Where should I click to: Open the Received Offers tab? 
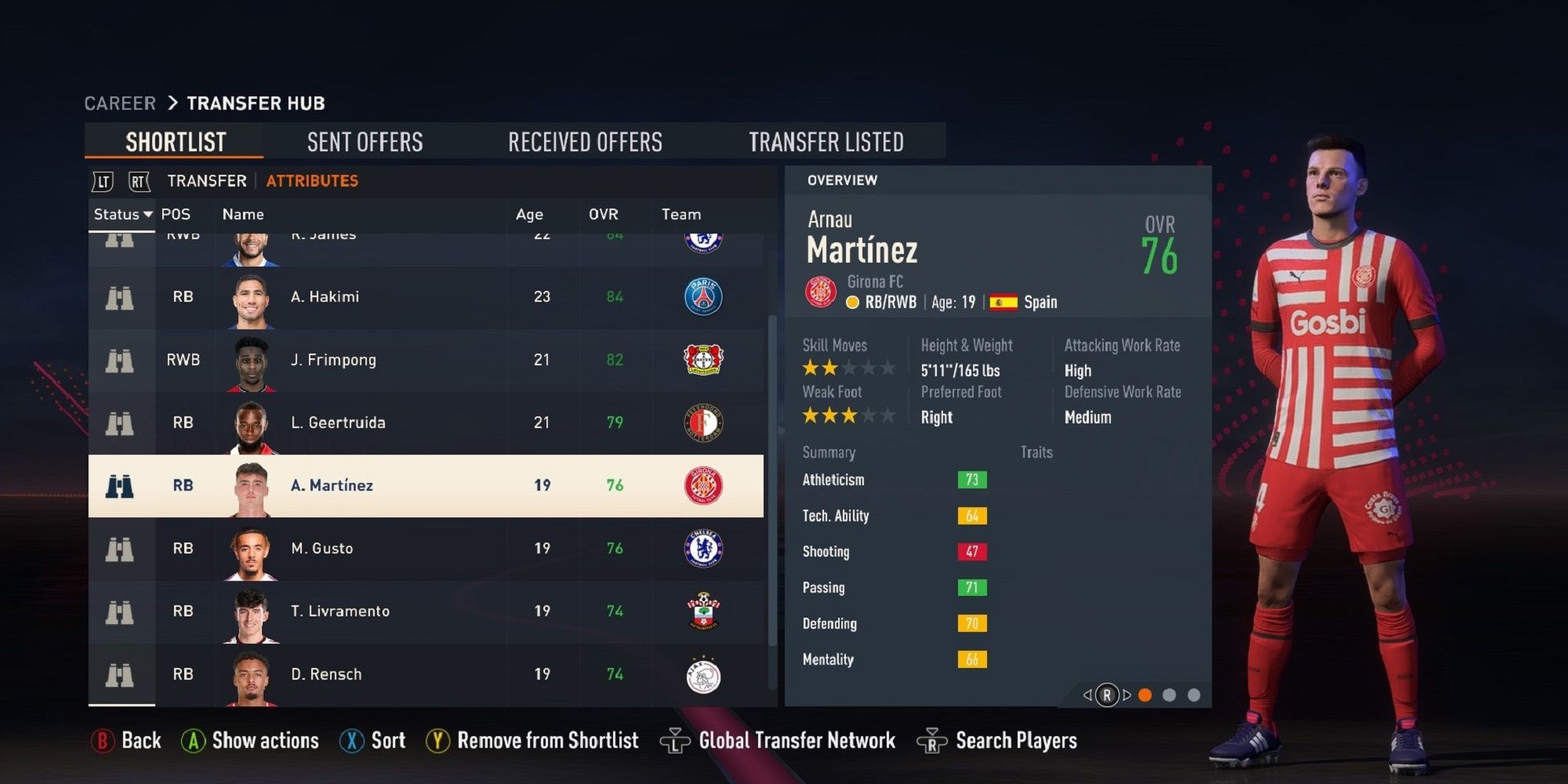coord(586,141)
